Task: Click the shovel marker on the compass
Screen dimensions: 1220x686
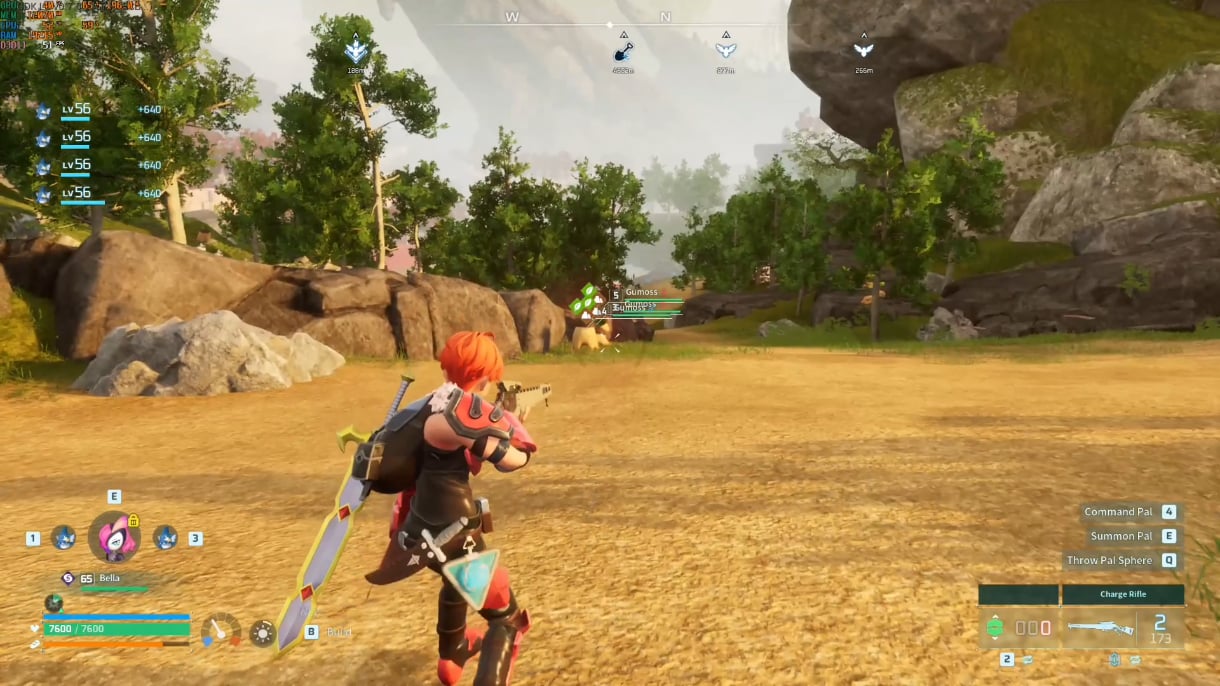Action: [x=623, y=52]
